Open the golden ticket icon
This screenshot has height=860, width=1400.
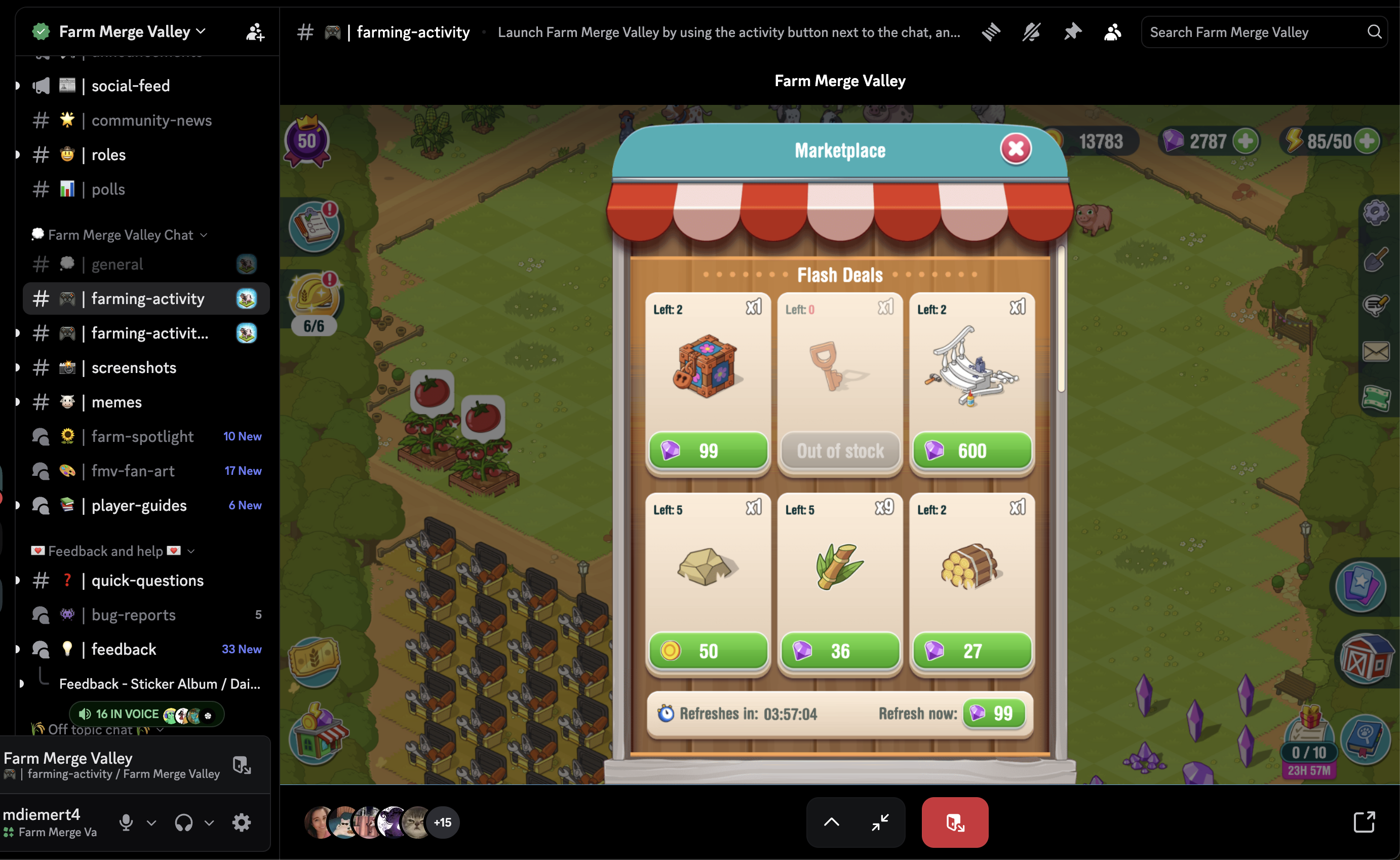(x=315, y=659)
